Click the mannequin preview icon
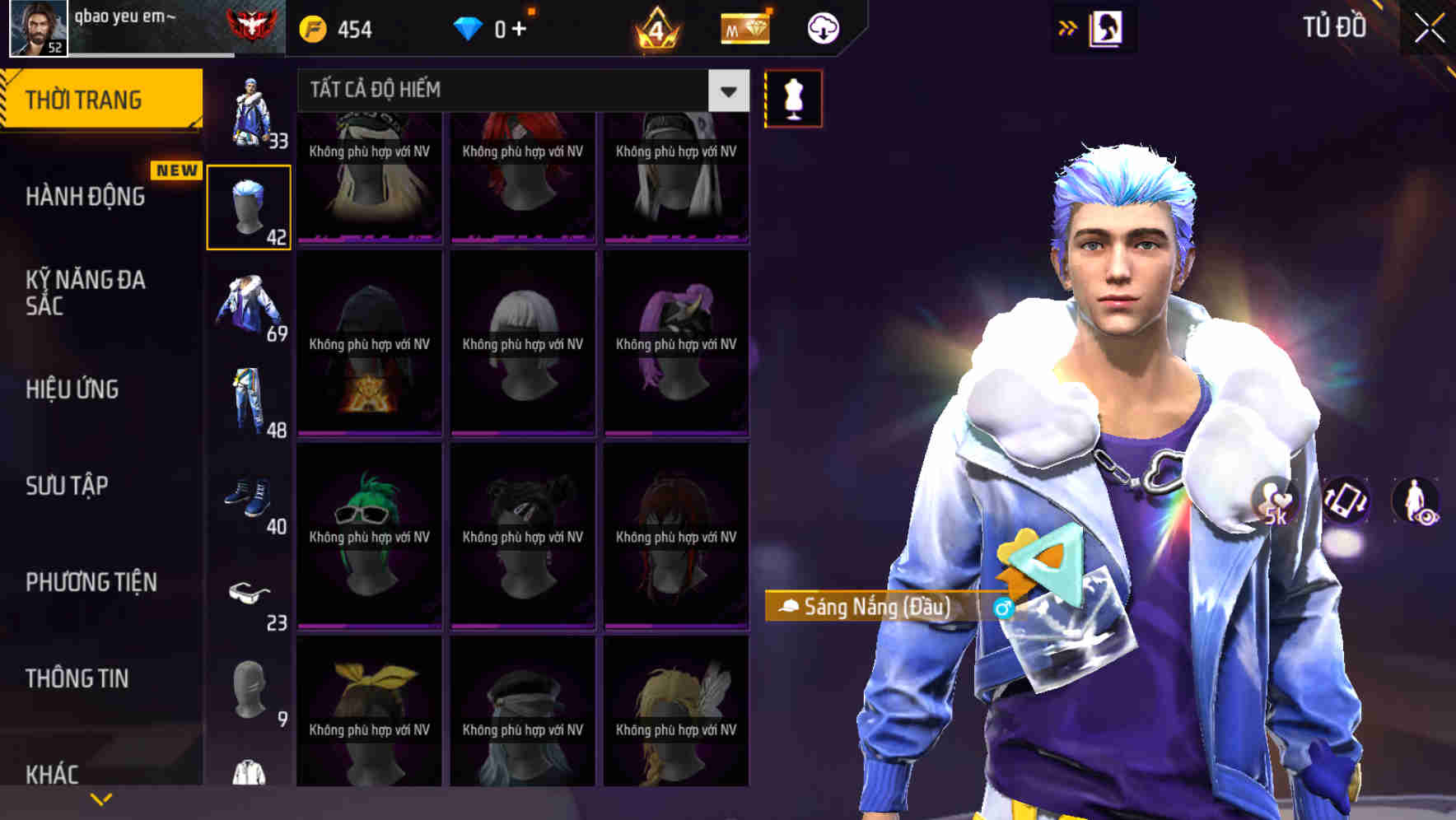Viewport: 1456px width, 820px height. tap(792, 97)
